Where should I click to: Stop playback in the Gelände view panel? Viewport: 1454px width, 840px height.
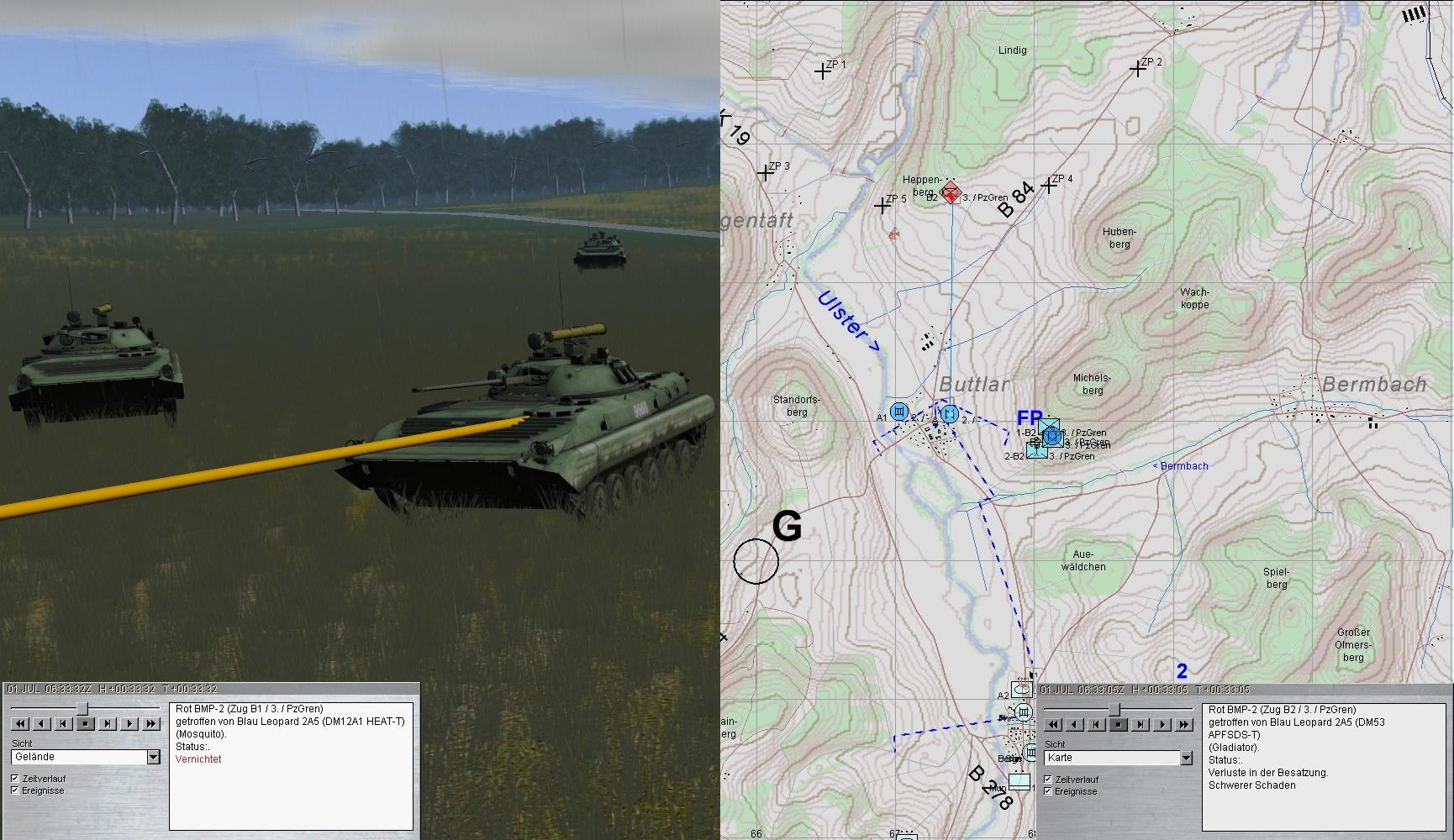[x=85, y=724]
